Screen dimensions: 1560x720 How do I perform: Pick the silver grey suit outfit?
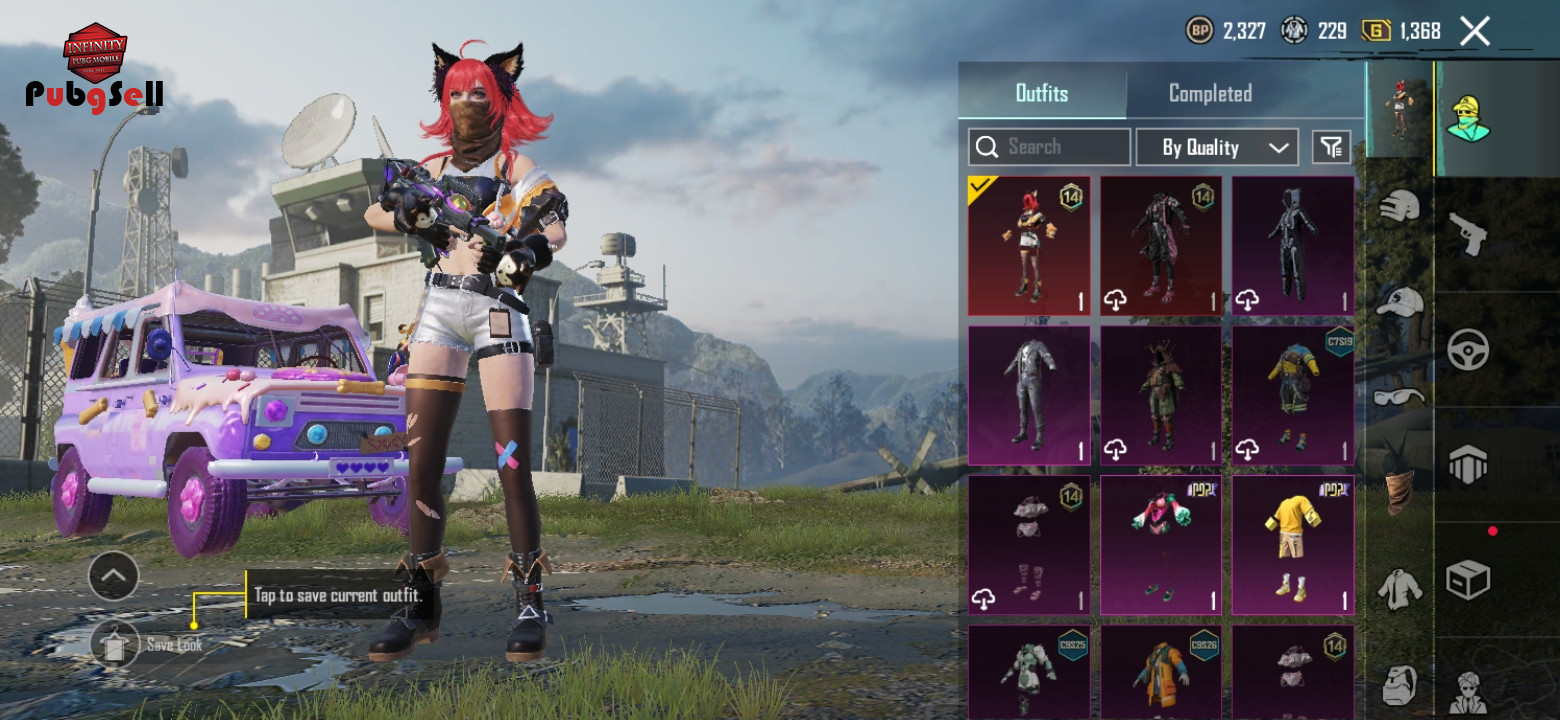[x=1029, y=396]
